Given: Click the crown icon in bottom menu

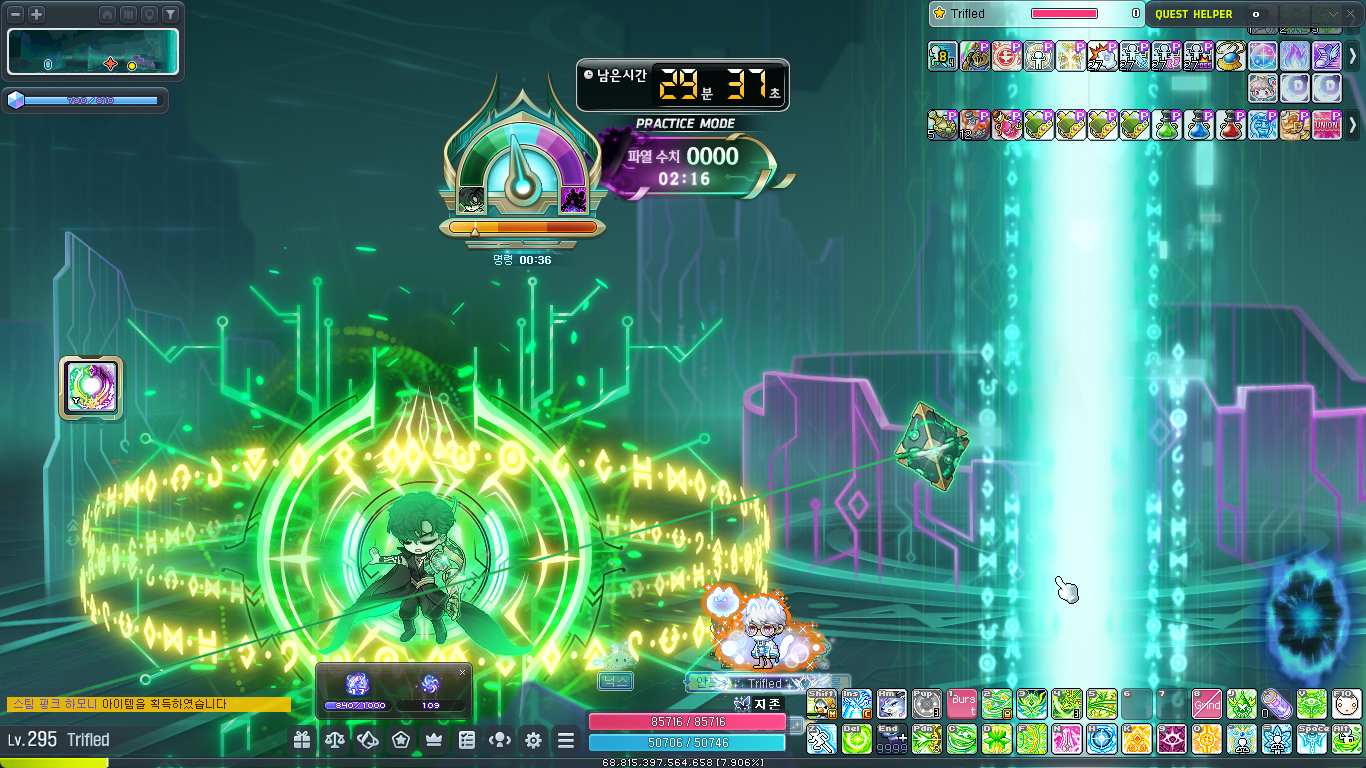Looking at the screenshot, I should (434, 740).
